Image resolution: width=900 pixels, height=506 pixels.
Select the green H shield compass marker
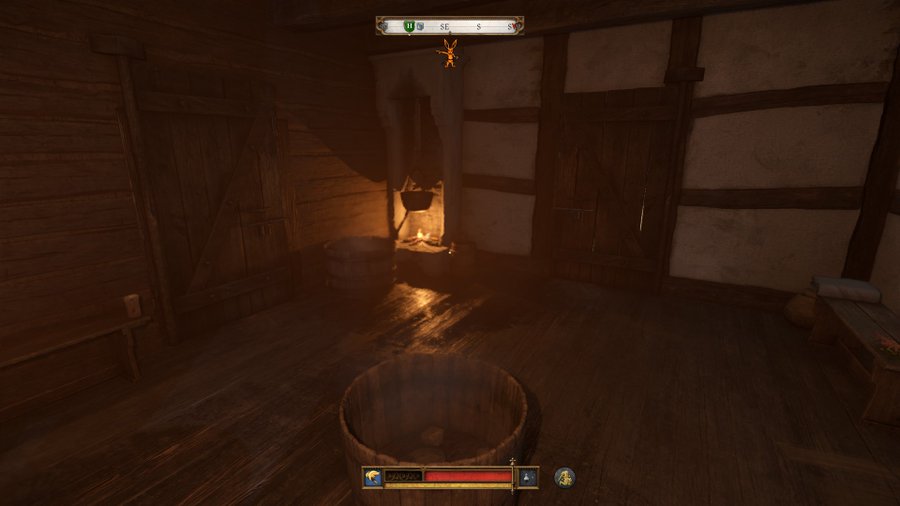pos(410,26)
